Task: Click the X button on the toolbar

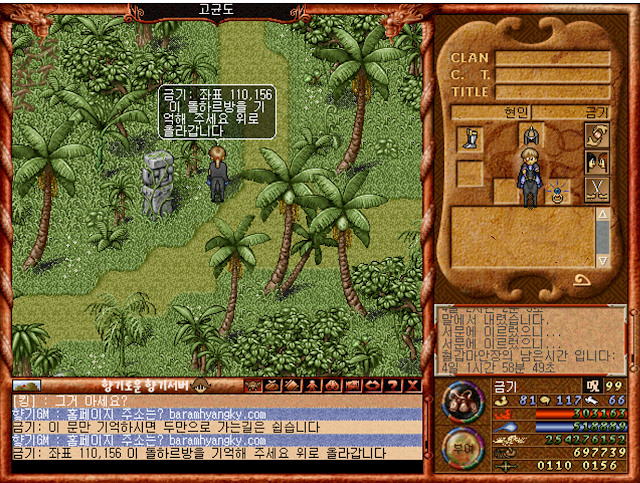Action: 412,385
